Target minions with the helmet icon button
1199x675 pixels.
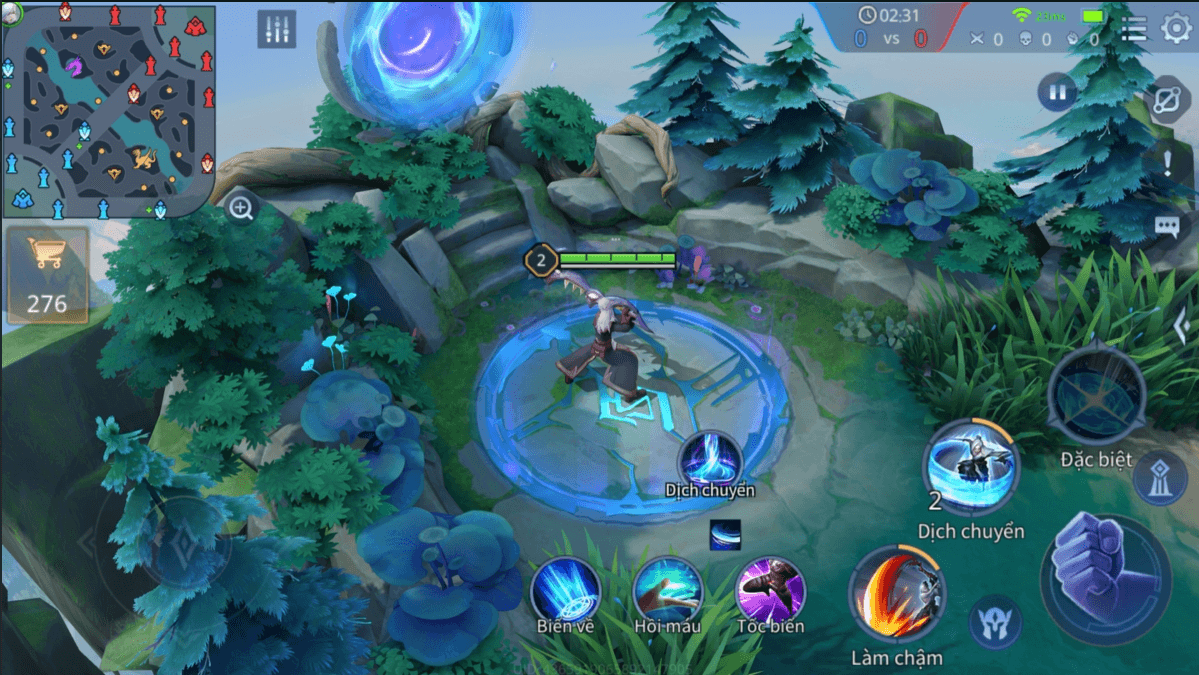click(x=995, y=621)
